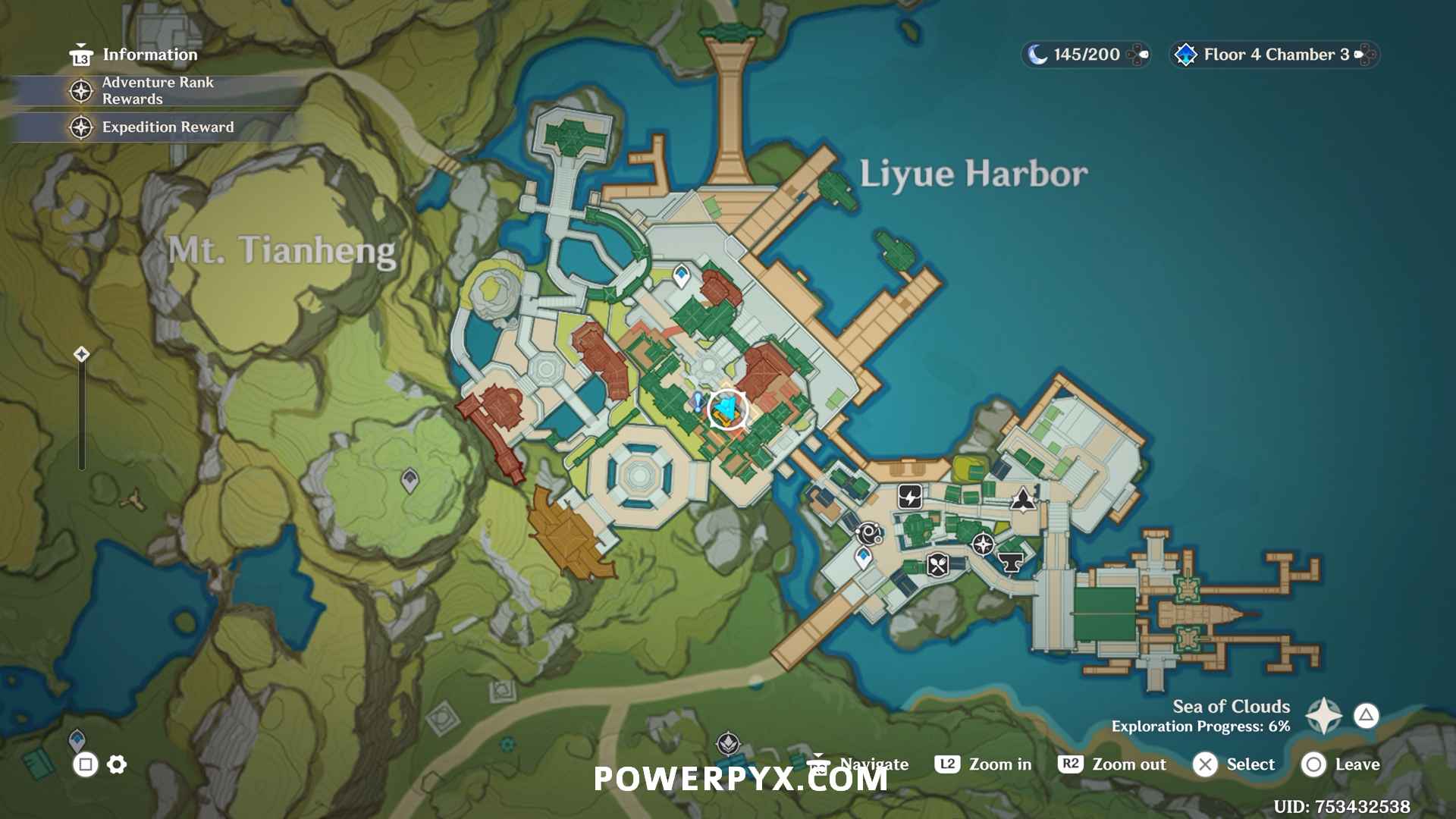Screen dimensions: 1456x819
Task: Choose the alchemy crafting bench marker
Action: click(869, 534)
